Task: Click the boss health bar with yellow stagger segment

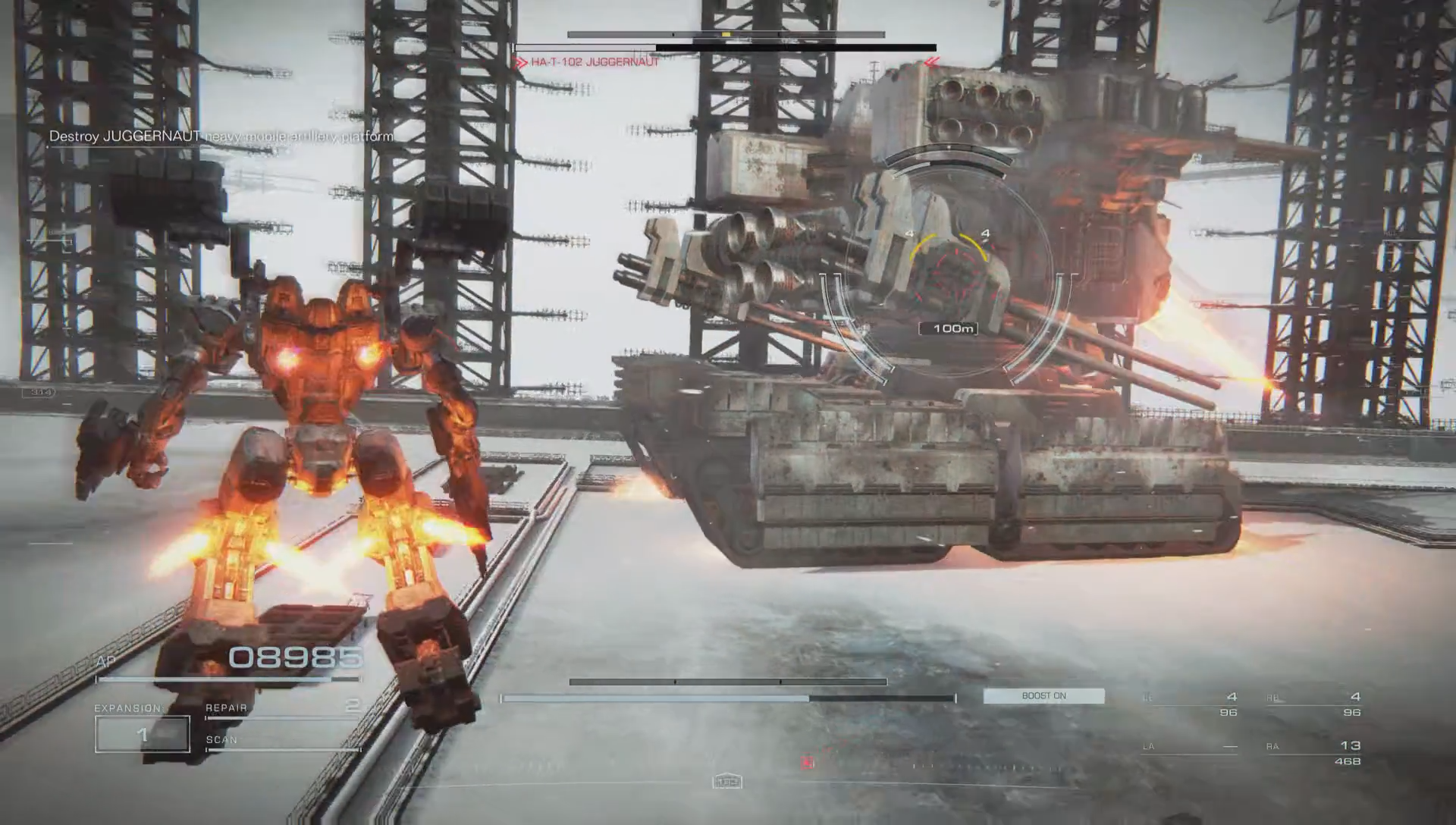Action: pyautogui.click(x=726, y=34)
